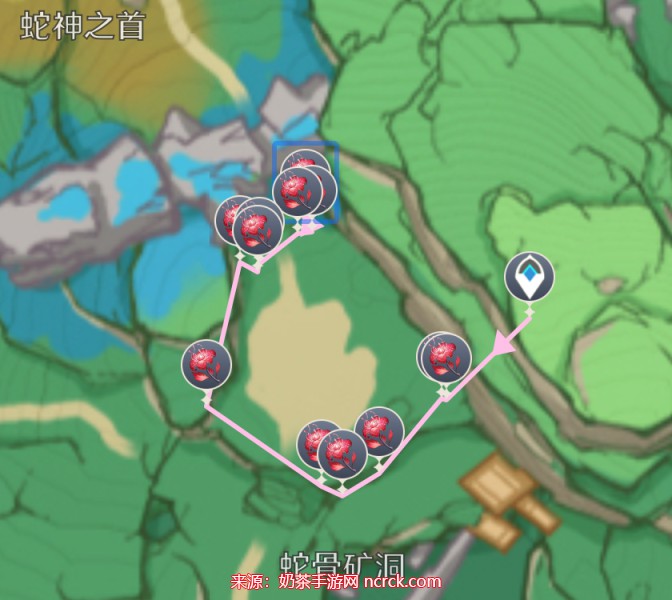Select the teleport waypoint map marker
This screenshot has height=600, width=672.
[x=528, y=276]
